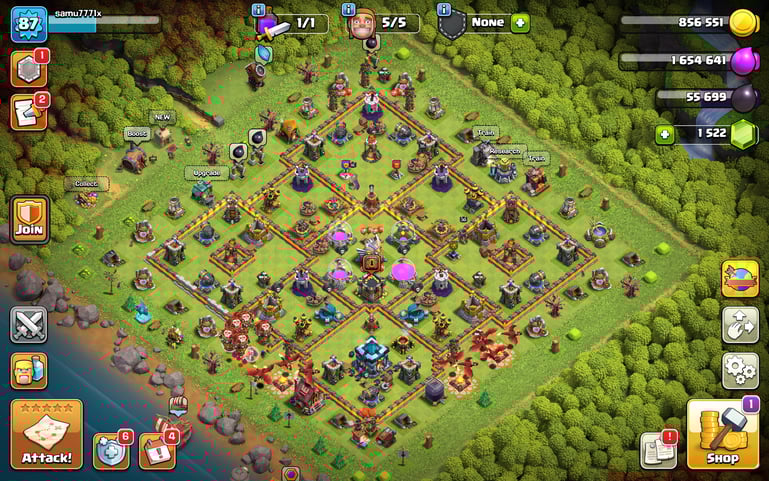Open the base layout editor hand icon
This screenshot has width=769, height=481.
click(740, 325)
